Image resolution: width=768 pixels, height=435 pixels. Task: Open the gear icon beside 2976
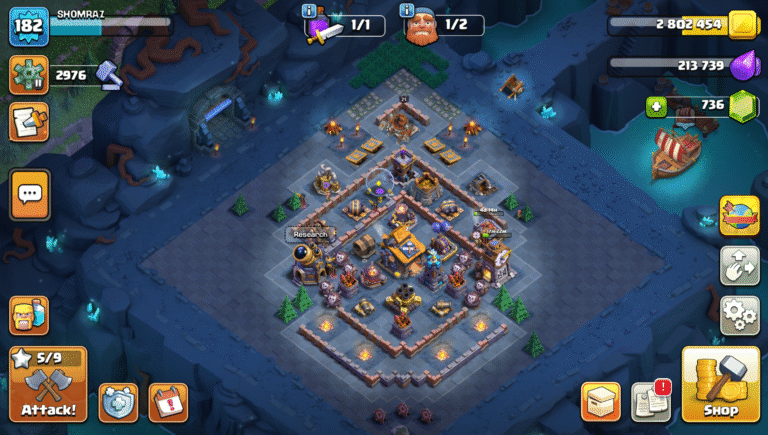[29, 75]
